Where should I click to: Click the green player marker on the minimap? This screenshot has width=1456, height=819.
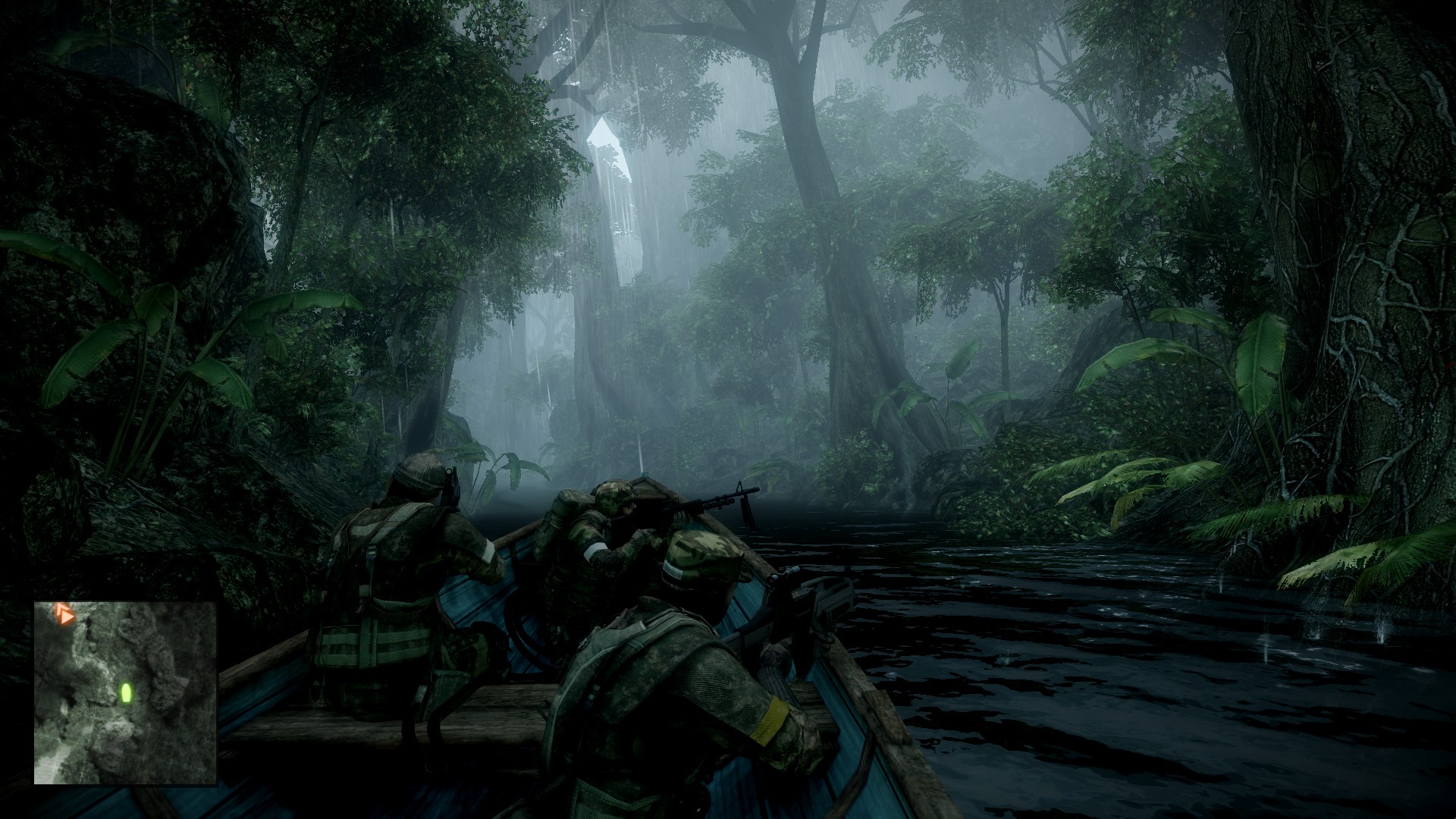pyautogui.click(x=126, y=692)
